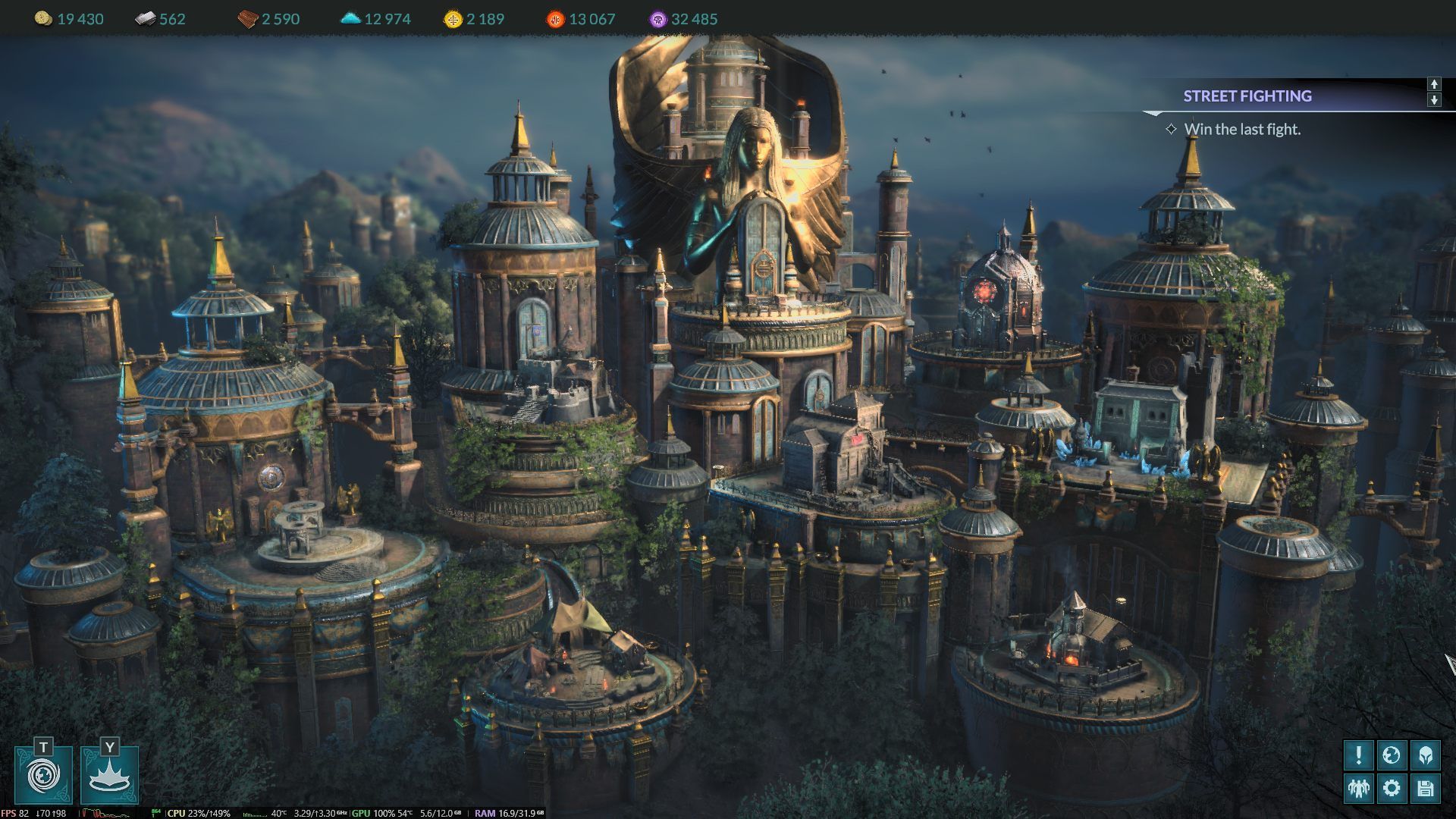Click the up arrow on quest tracker
Screen dimensions: 1456x819
tap(1434, 84)
